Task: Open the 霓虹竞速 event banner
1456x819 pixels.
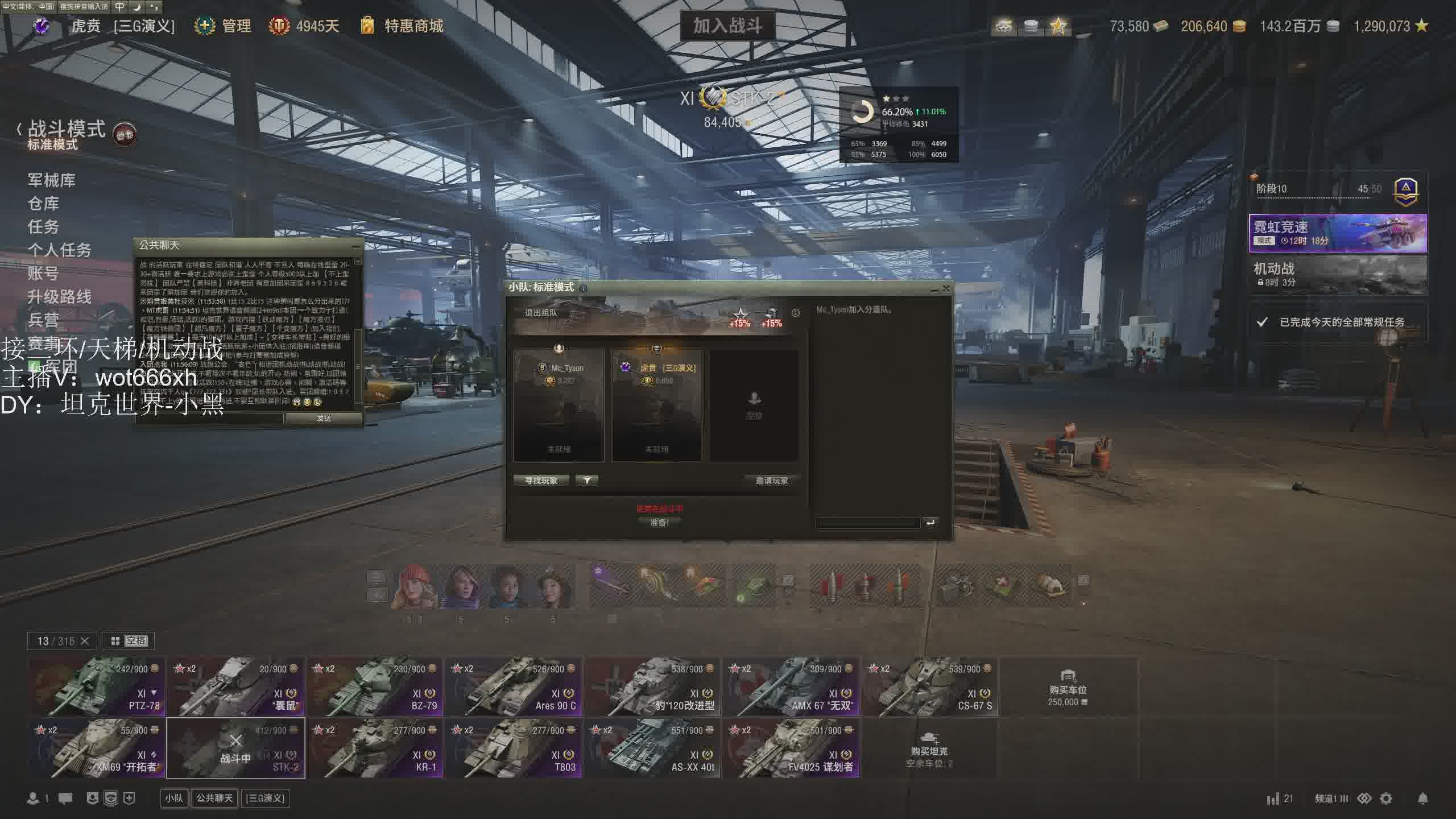Action: (x=1337, y=233)
